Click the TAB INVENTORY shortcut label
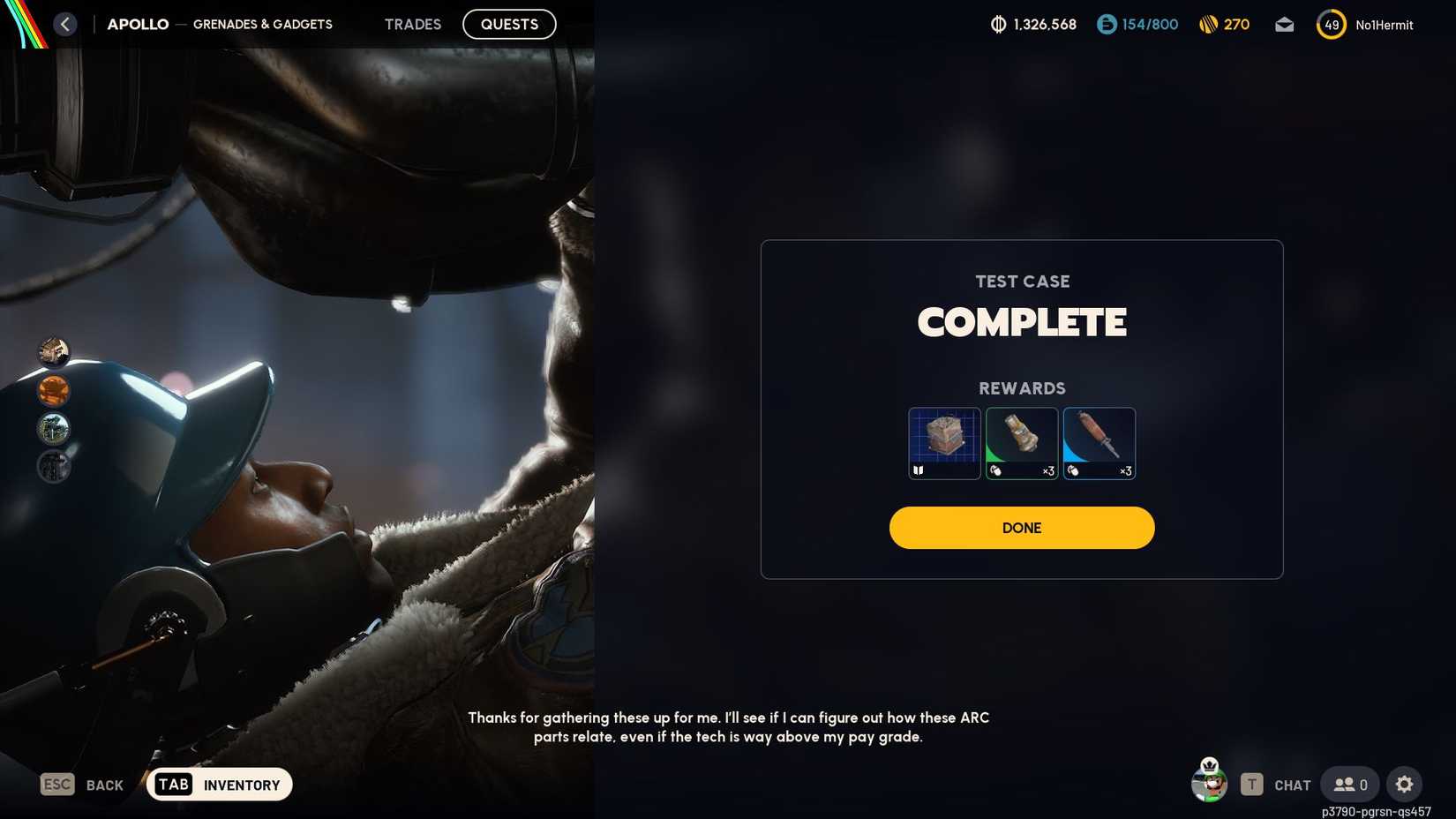 point(219,784)
